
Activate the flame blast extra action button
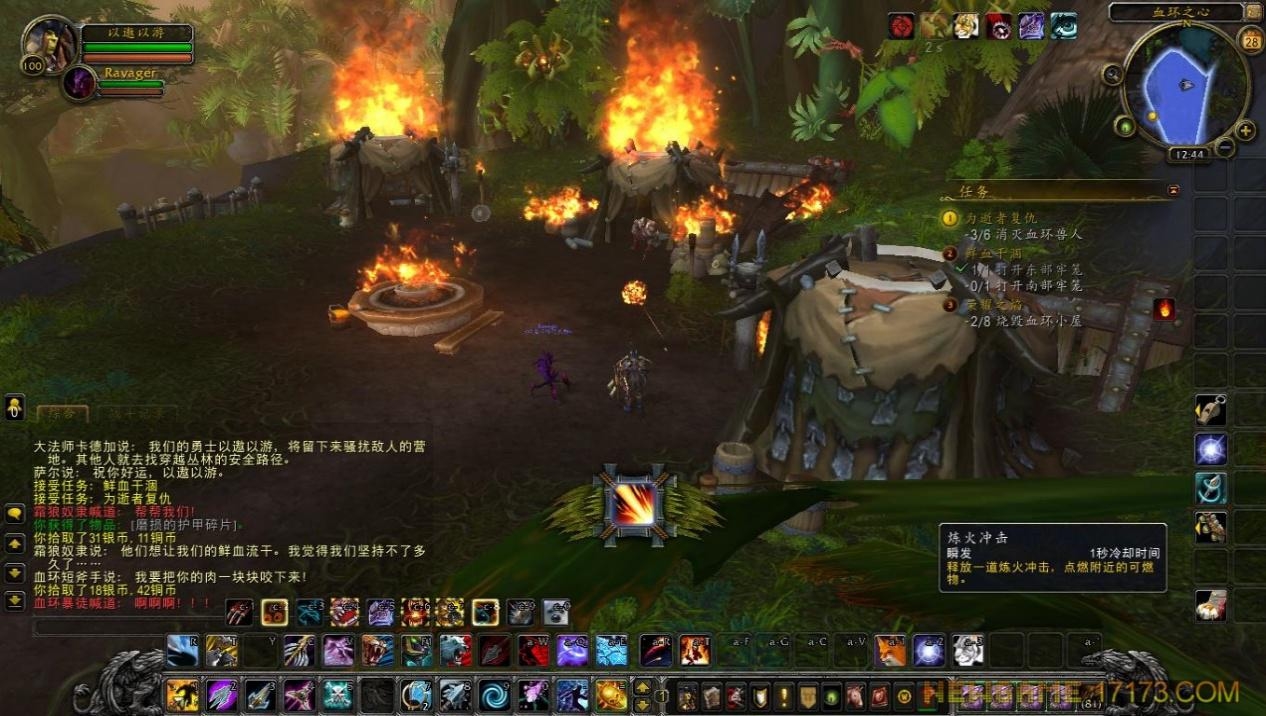633,504
